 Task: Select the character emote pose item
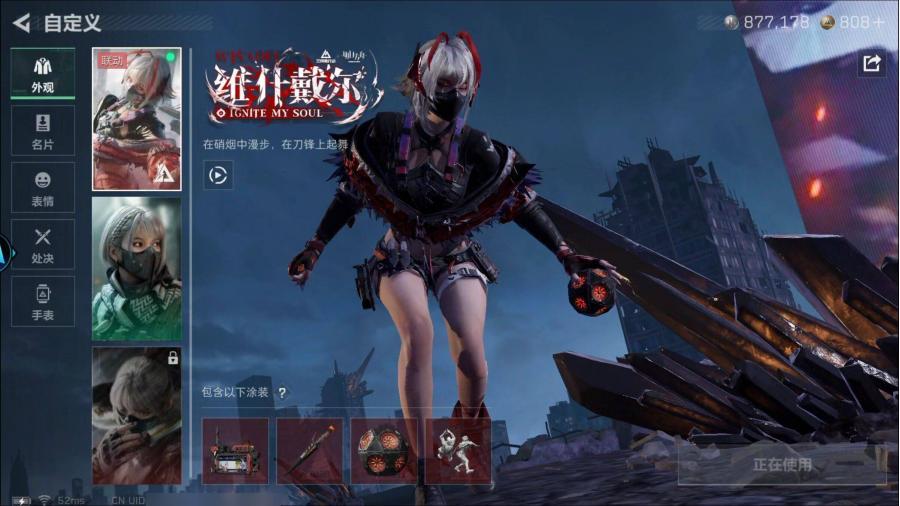point(457,451)
